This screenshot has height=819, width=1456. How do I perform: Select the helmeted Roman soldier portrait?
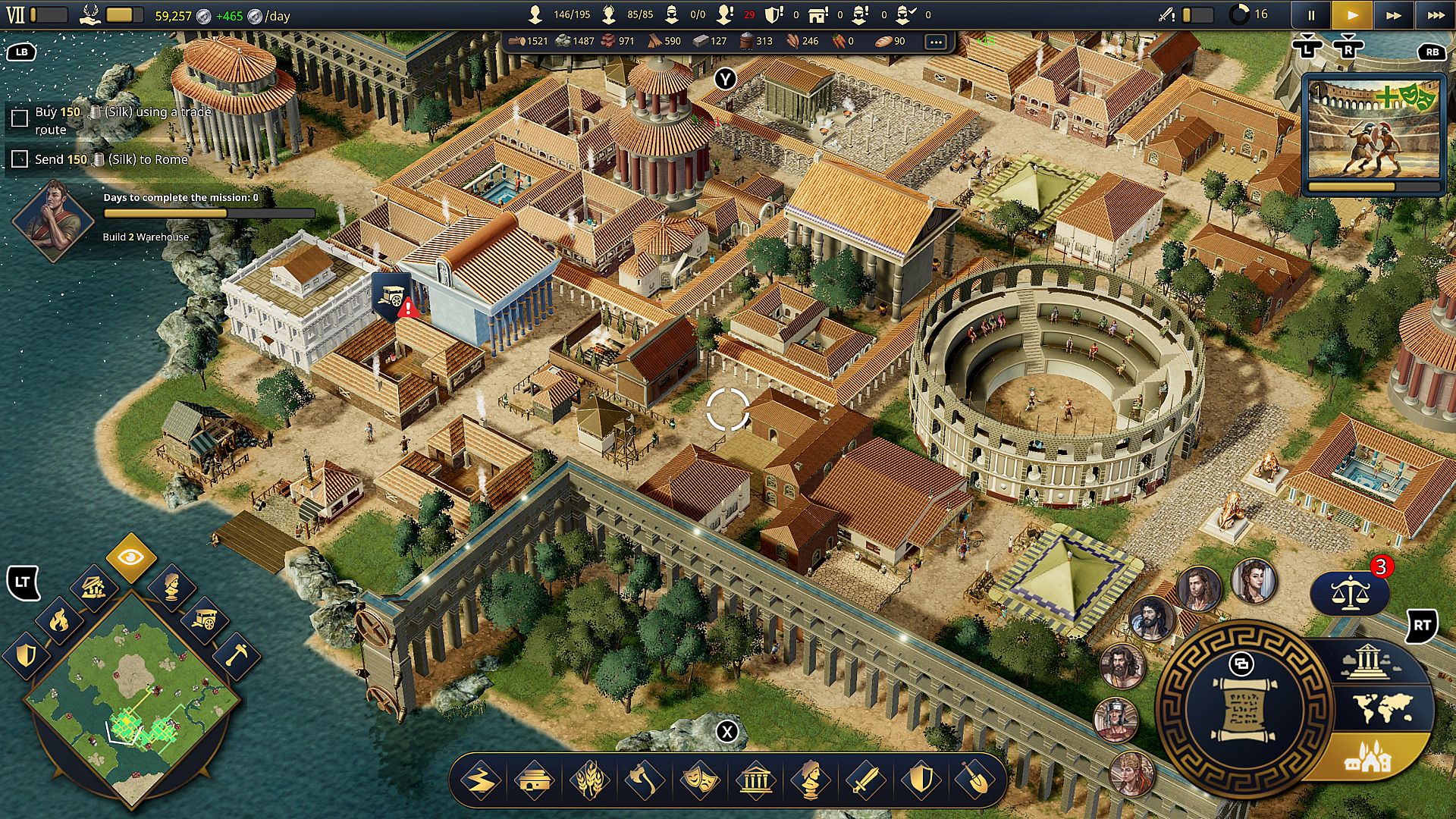tap(1116, 719)
